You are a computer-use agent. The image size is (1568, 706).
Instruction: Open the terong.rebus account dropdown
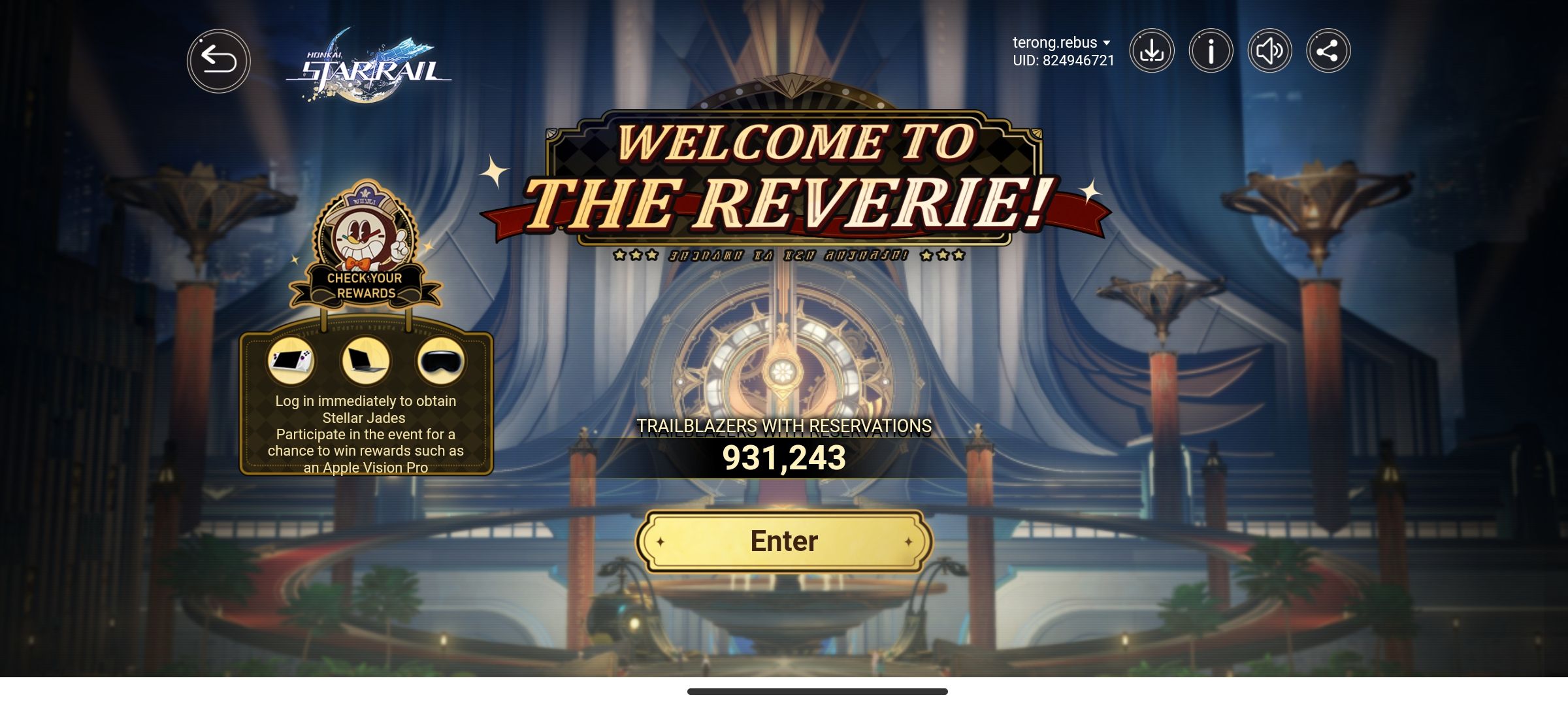tap(1053, 41)
